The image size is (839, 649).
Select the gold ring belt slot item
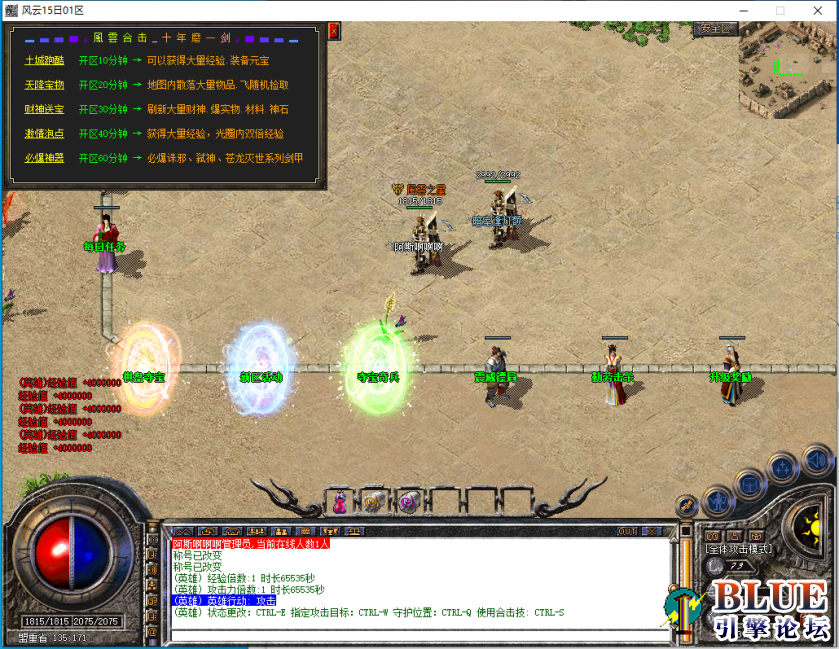tap(373, 502)
